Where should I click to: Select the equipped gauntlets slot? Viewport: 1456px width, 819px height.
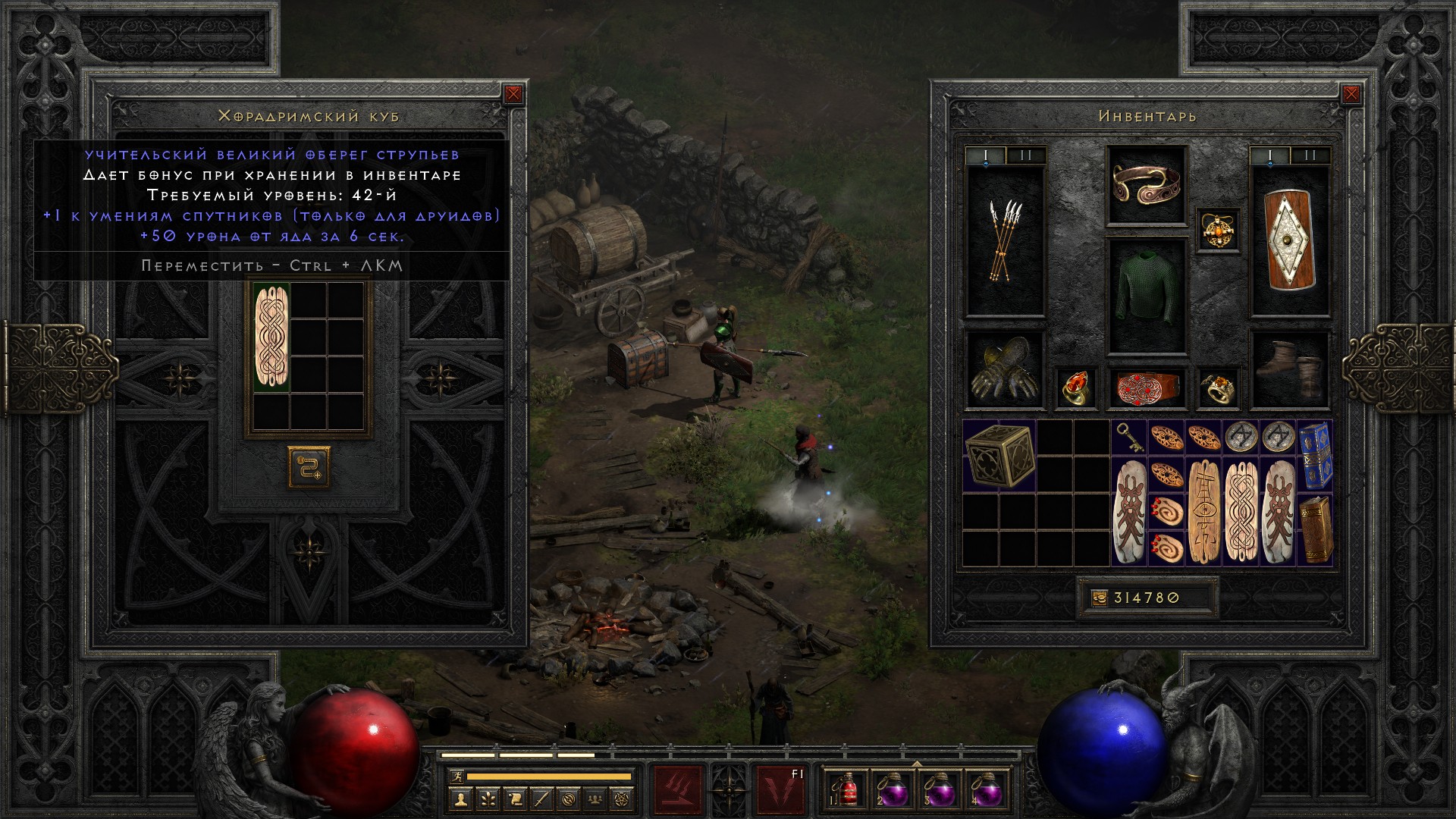click(x=1005, y=369)
